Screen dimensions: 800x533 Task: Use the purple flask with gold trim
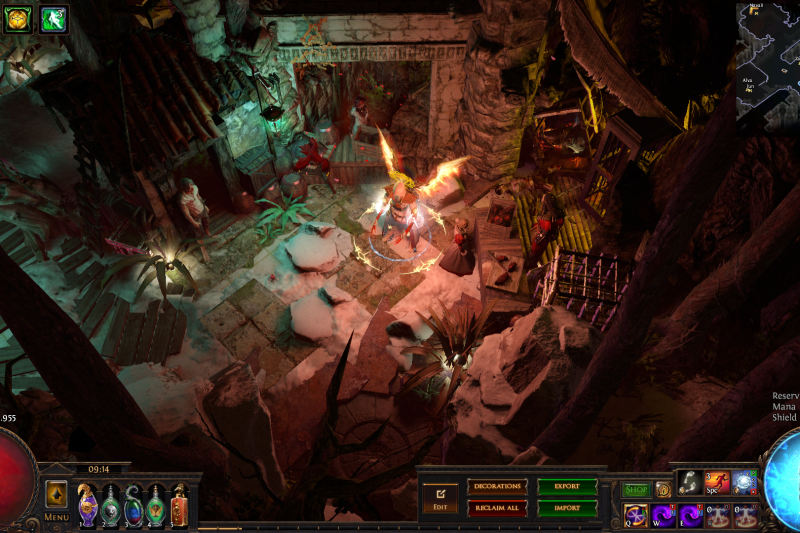point(88,506)
